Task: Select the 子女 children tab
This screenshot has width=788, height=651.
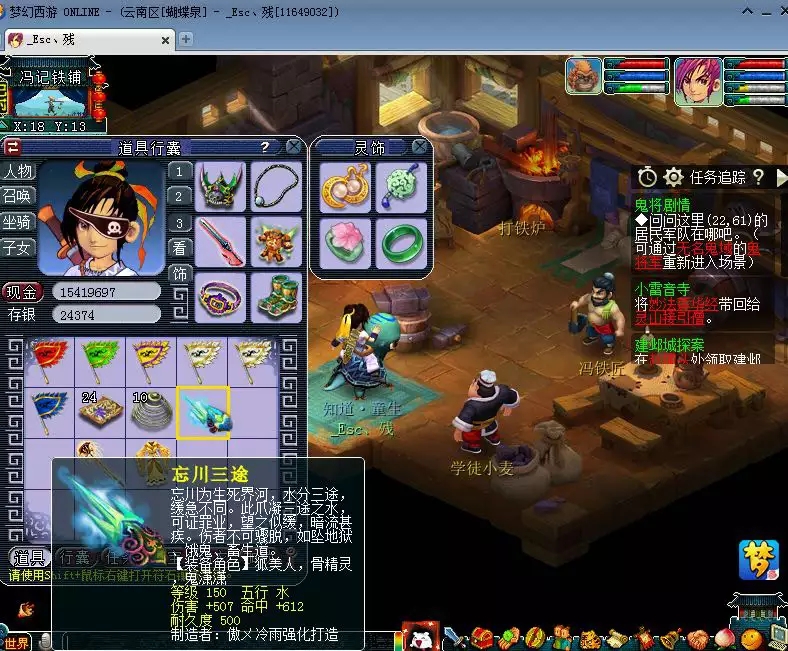Action: coord(17,247)
